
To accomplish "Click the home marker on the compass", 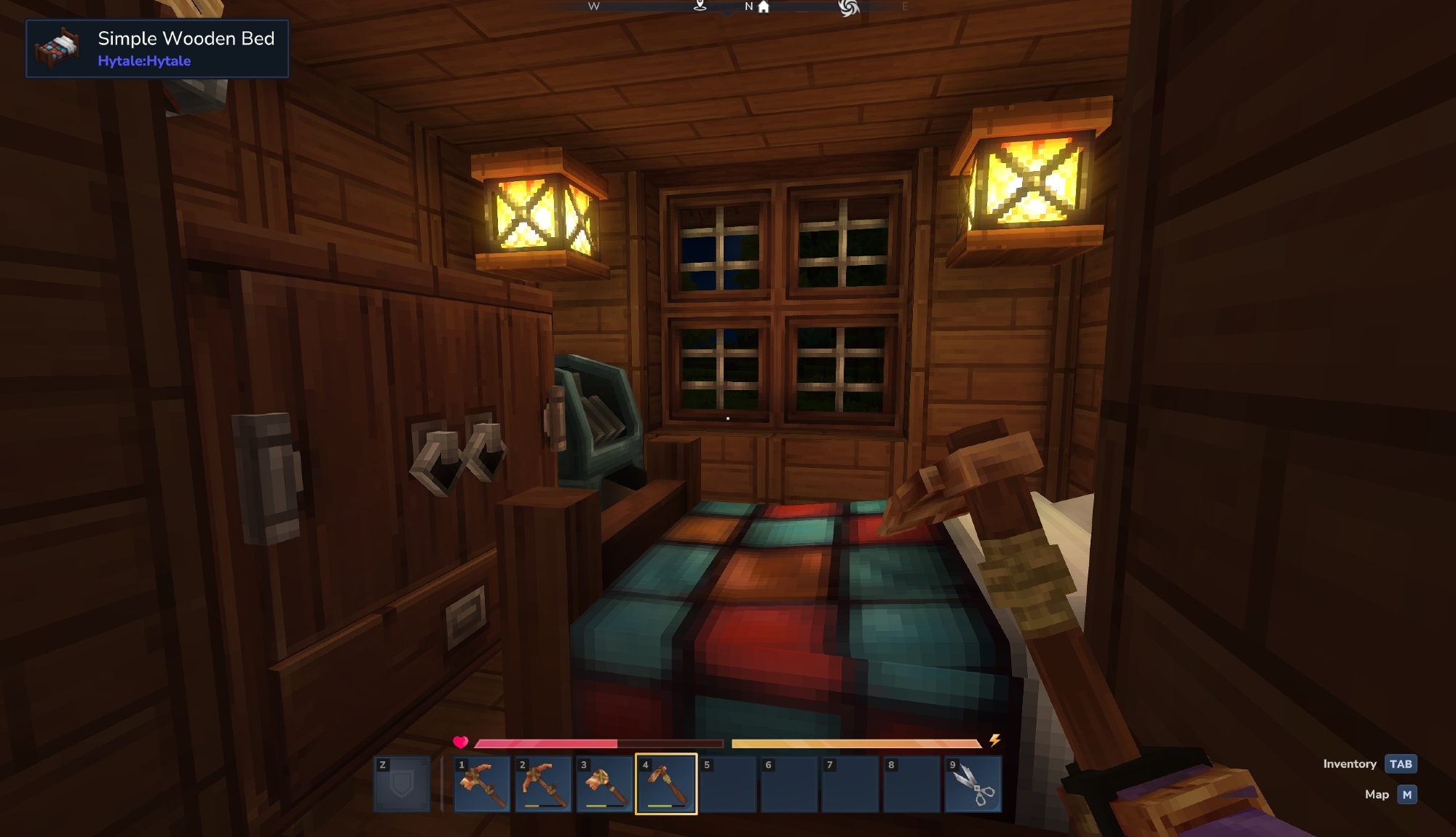I will tap(764, 7).
